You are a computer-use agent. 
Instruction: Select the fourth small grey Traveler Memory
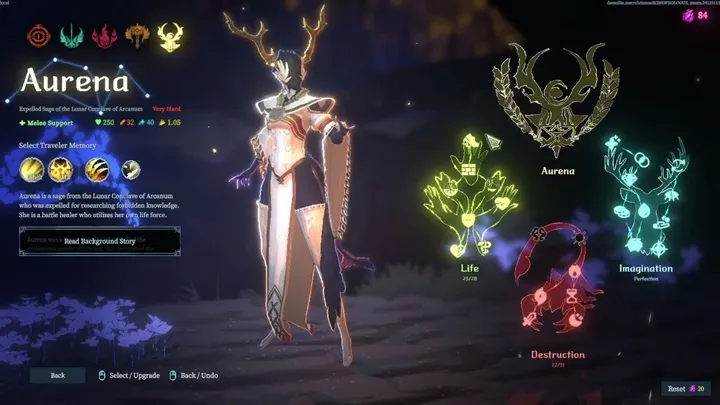(130, 169)
